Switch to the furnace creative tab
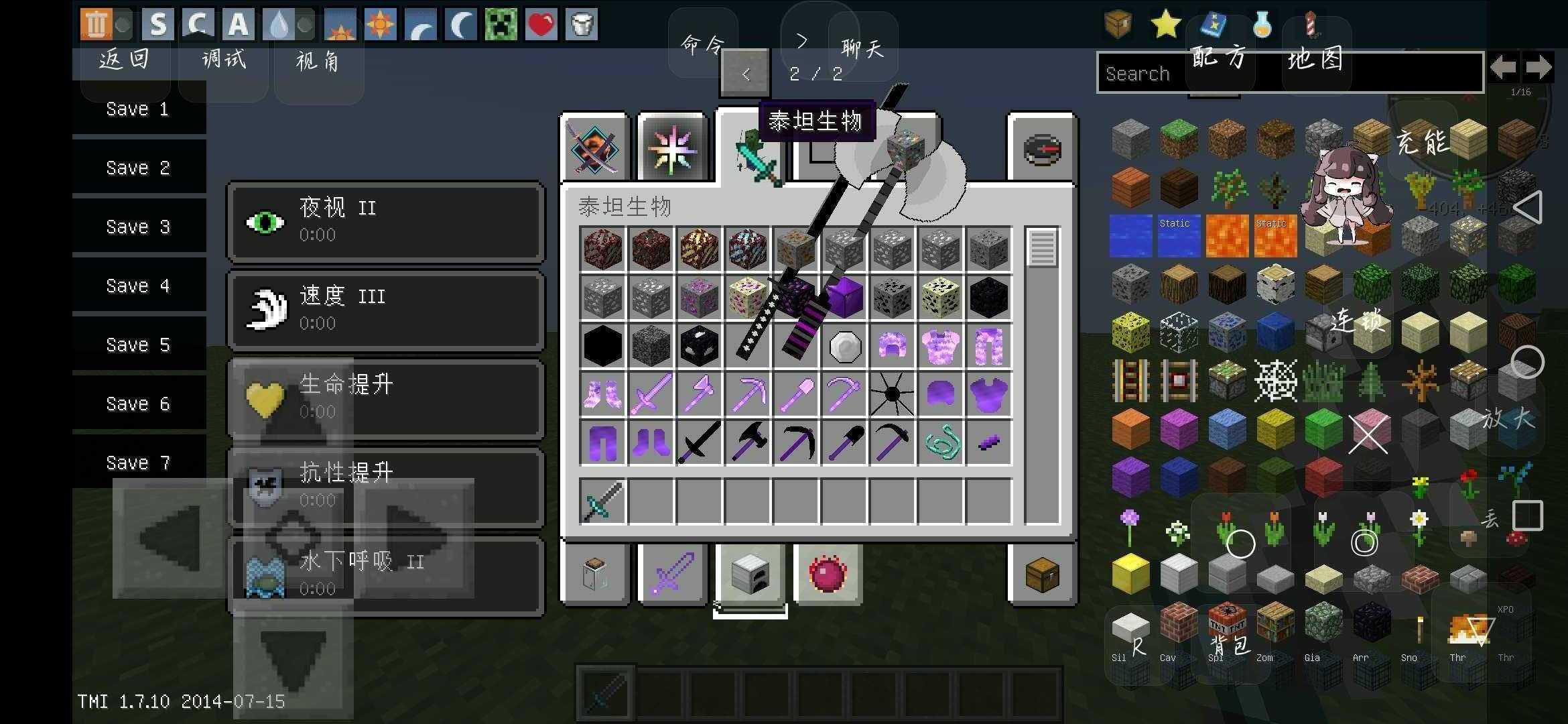 pyautogui.click(x=750, y=575)
